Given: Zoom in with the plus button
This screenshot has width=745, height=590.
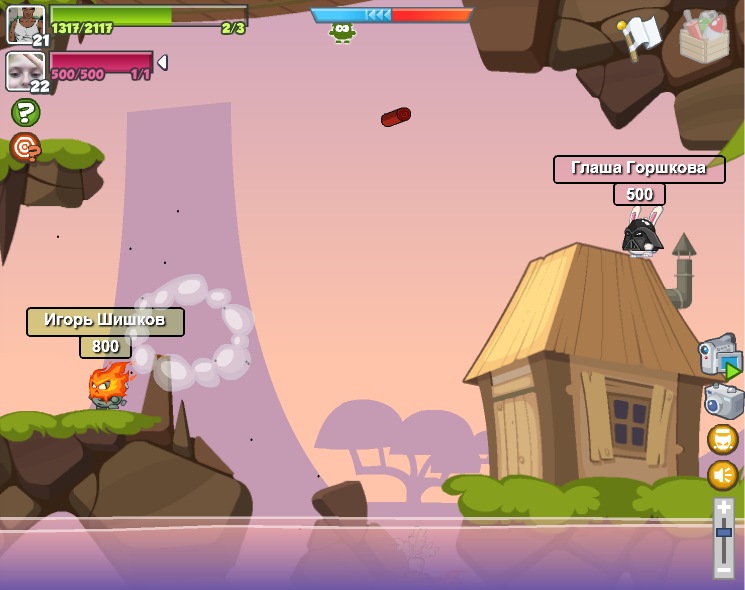Looking at the screenshot, I should [x=724, y=507].
